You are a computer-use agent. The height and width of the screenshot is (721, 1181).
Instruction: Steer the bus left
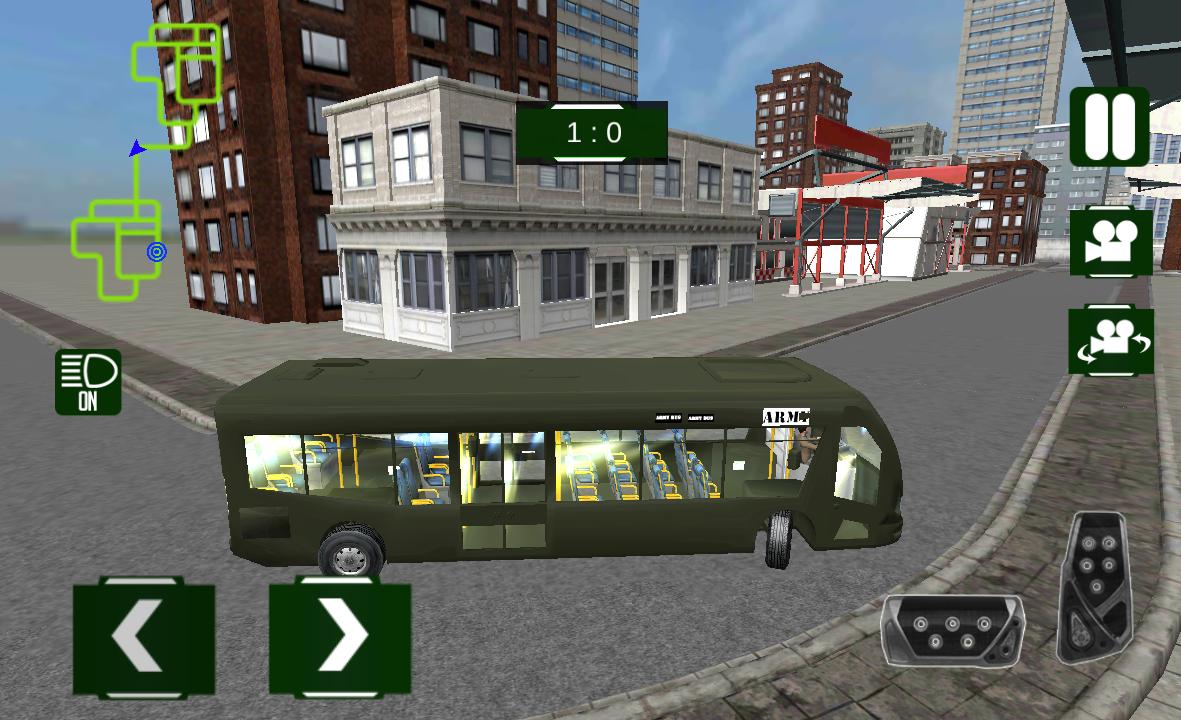[x=143, y=636]
